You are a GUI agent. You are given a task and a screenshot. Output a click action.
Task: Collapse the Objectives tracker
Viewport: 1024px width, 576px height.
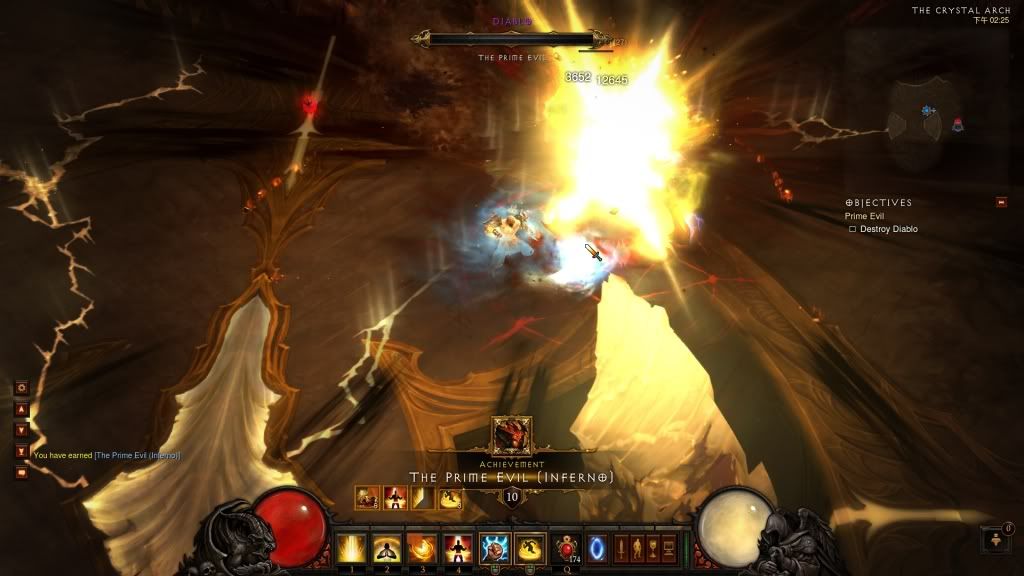coord(1001,203)
